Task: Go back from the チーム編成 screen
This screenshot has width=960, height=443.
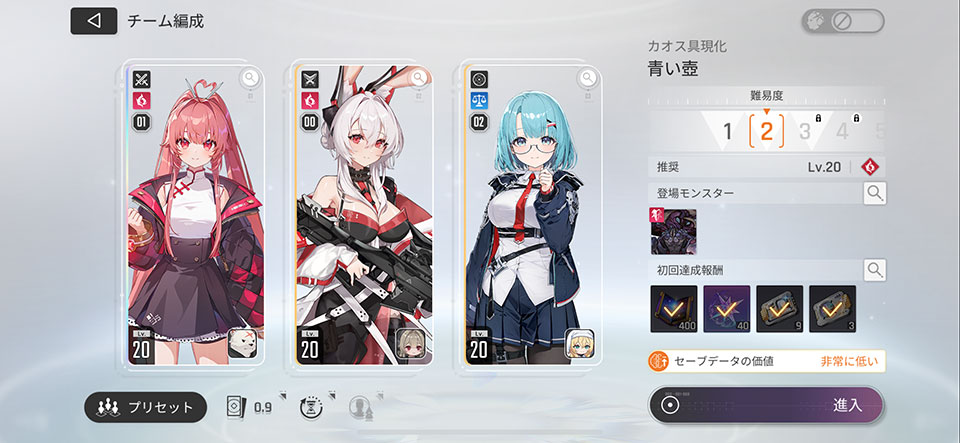Action: click(93, 20)
